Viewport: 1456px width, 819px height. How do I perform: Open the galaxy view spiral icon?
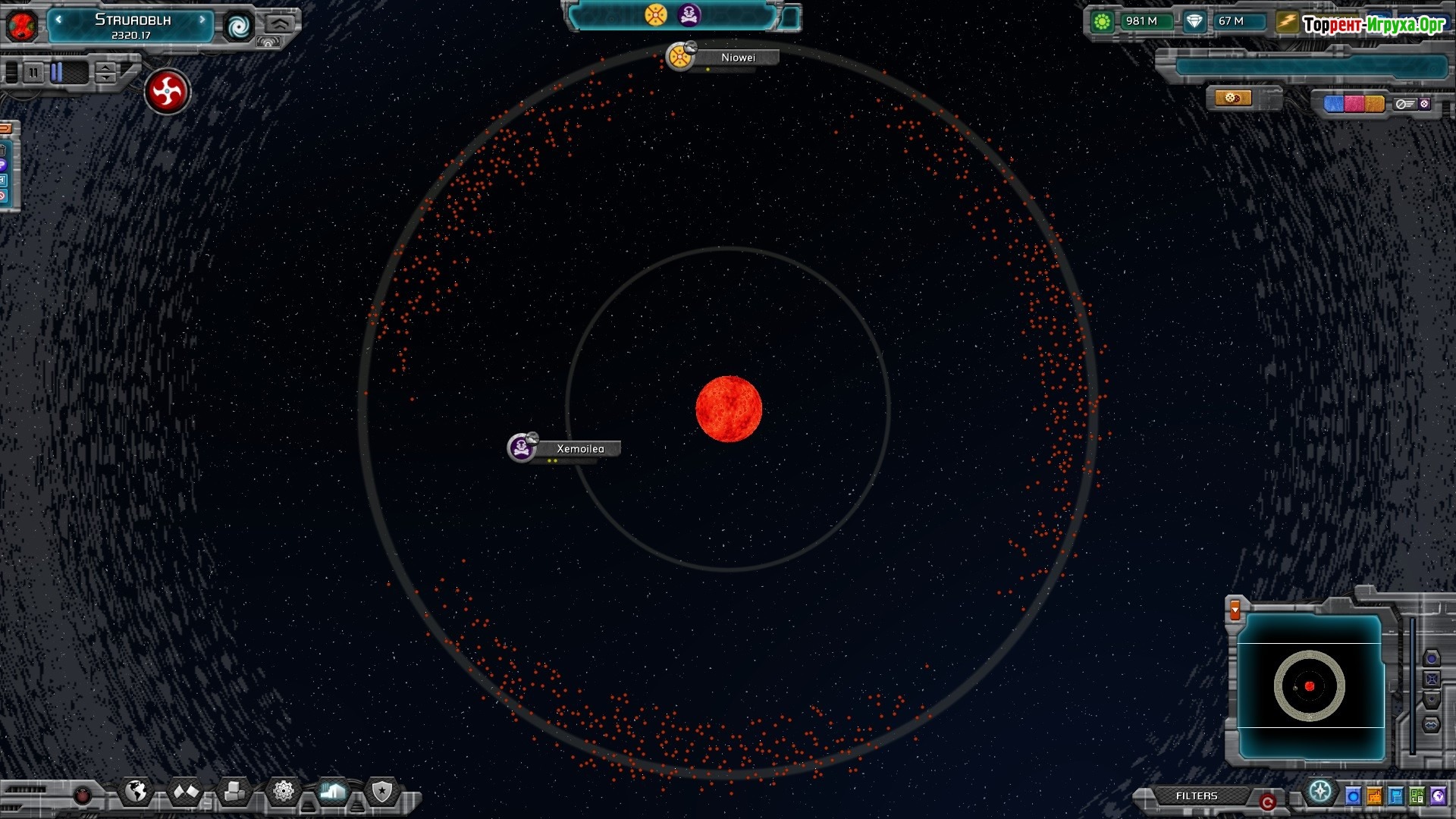pos(238,27)
